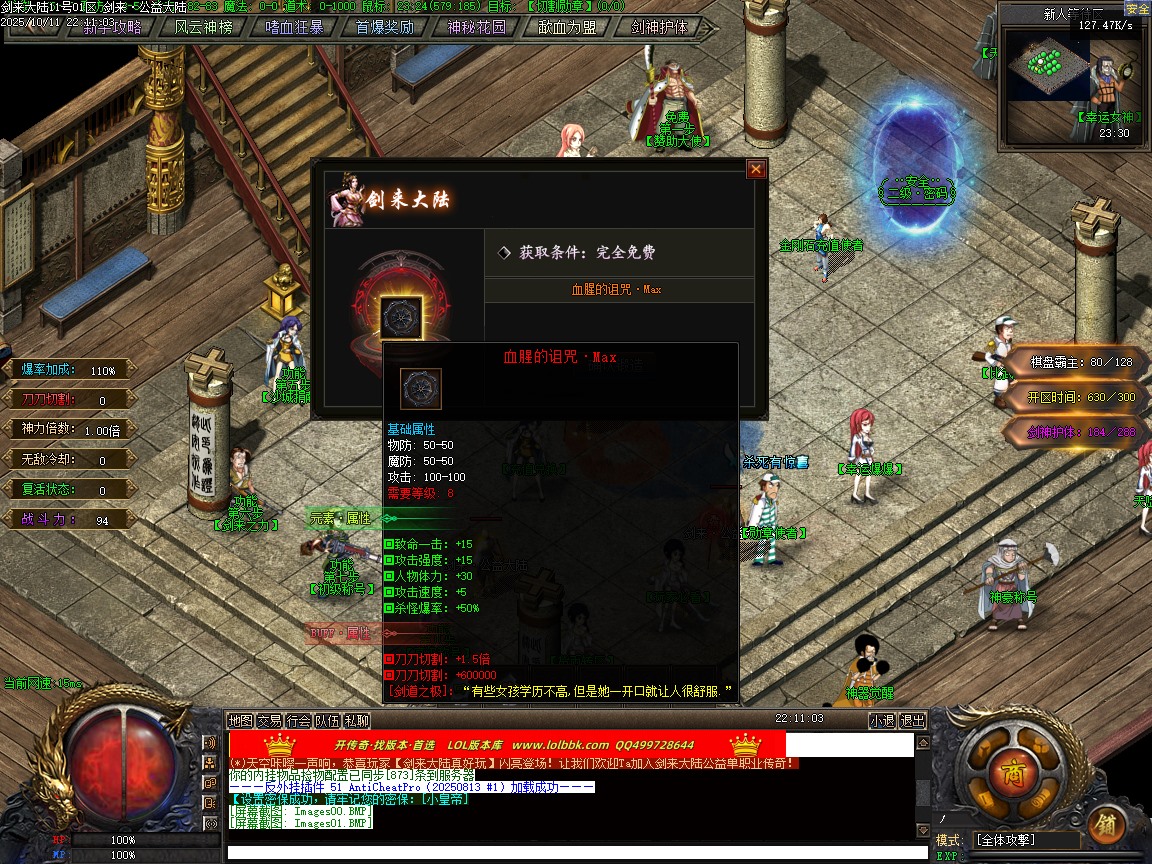
Task: Enter the 神秘花园 menu entry
Action: click(476, 28)
